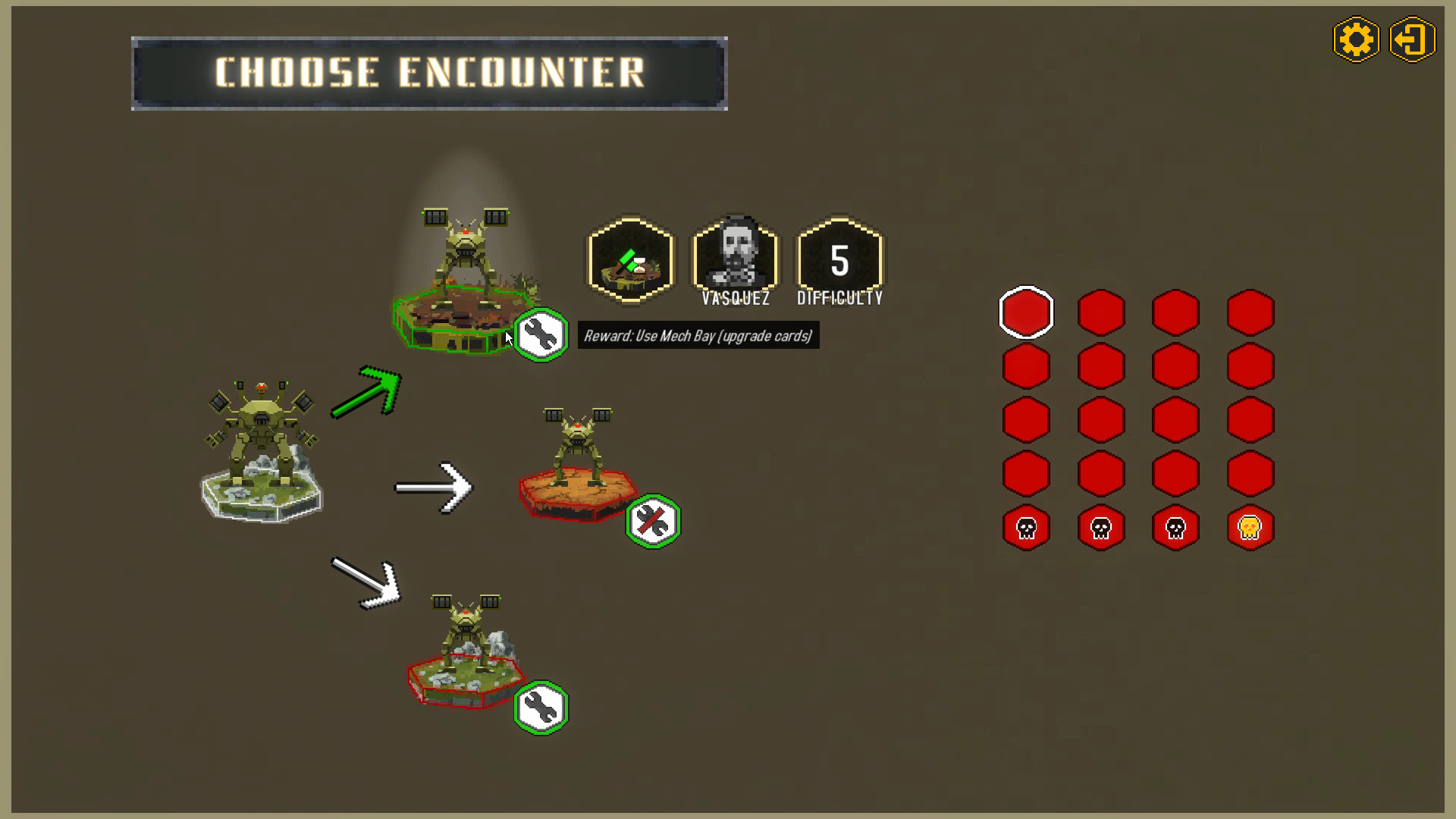Select the Mech Bay wrench icon on top encounter

[x=541, y=336]
